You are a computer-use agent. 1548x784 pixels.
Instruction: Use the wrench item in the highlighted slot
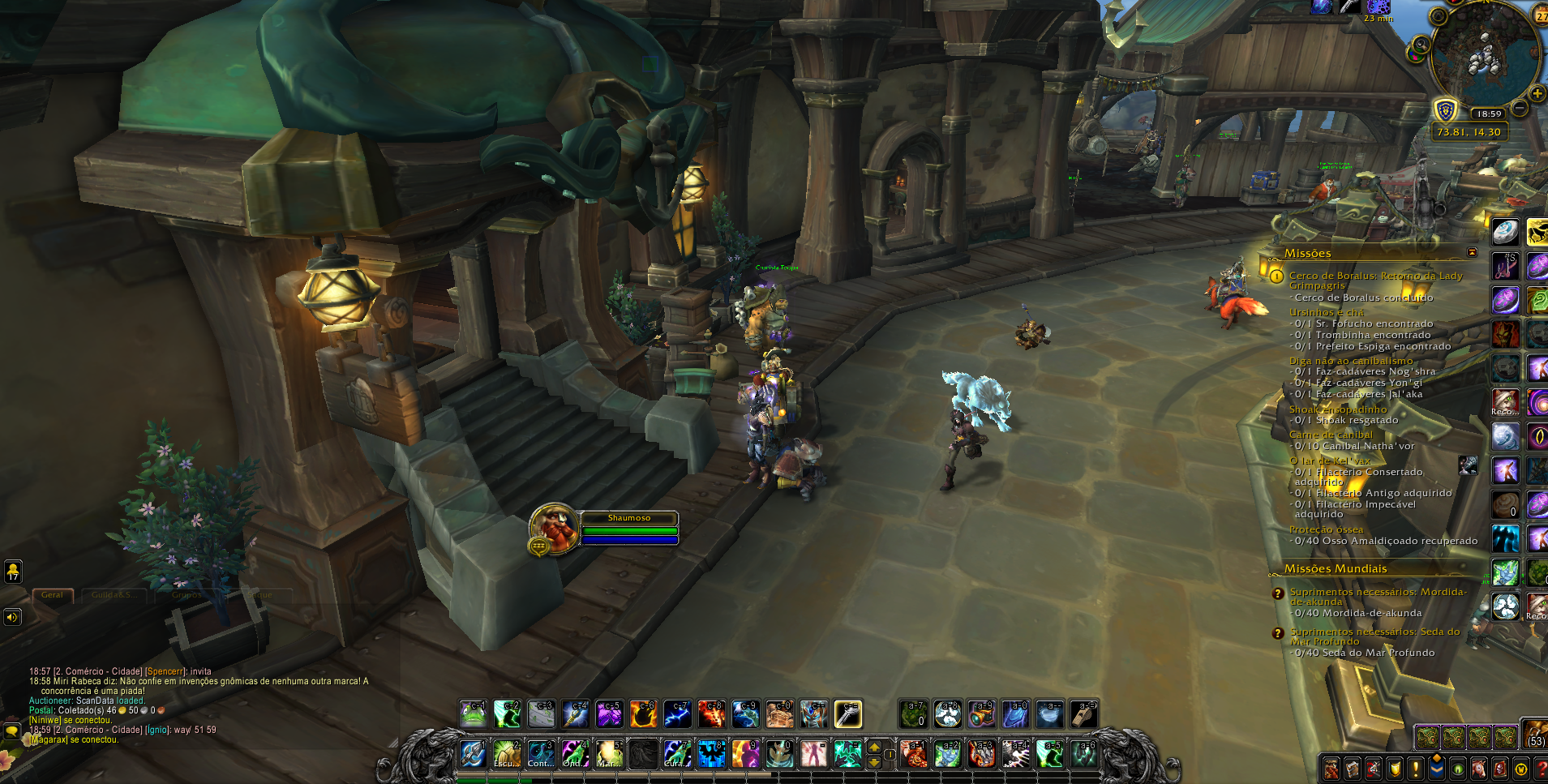tap(847, 714)
